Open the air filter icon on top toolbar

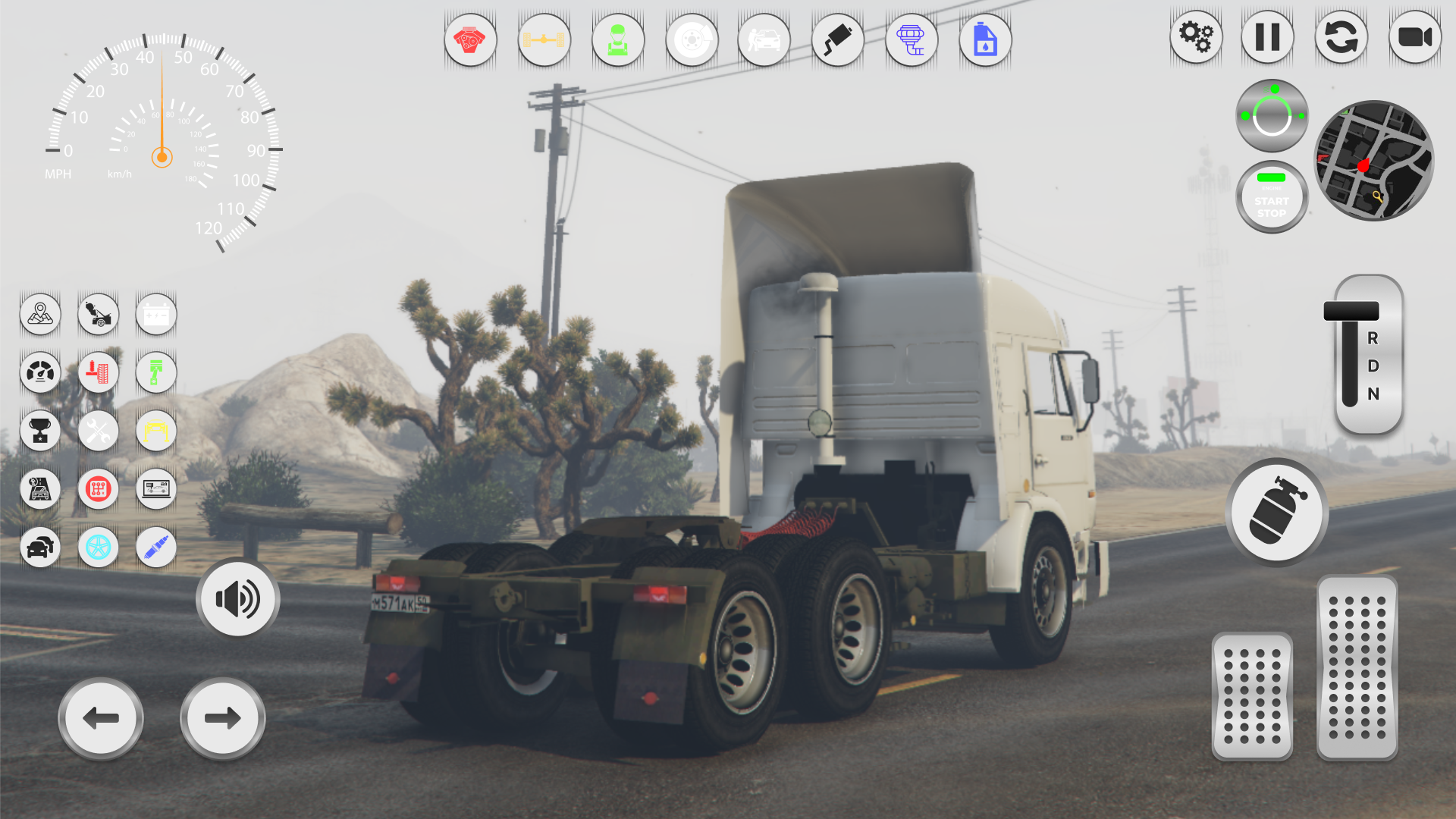tap(912, 40)
